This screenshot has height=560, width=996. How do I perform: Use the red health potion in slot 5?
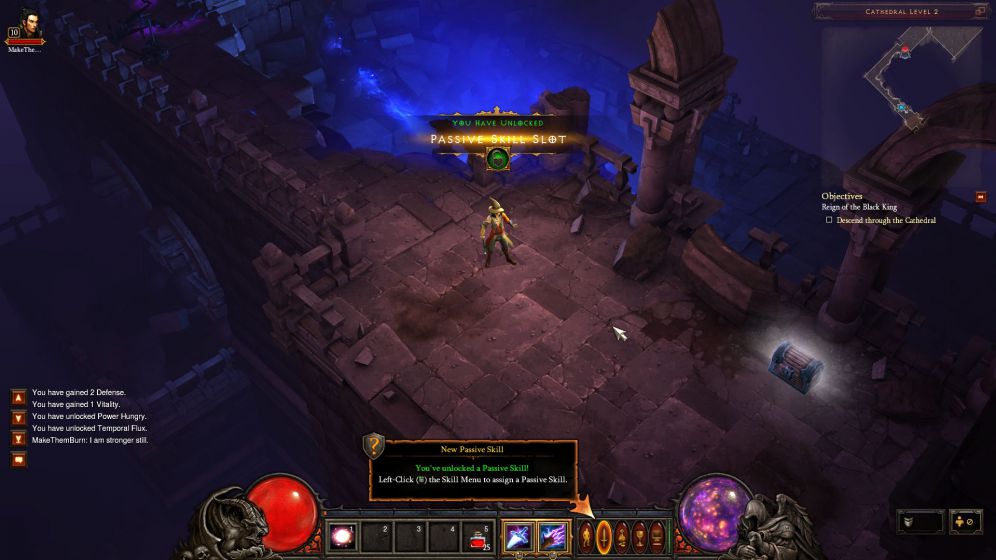click(x=478, y=538)
